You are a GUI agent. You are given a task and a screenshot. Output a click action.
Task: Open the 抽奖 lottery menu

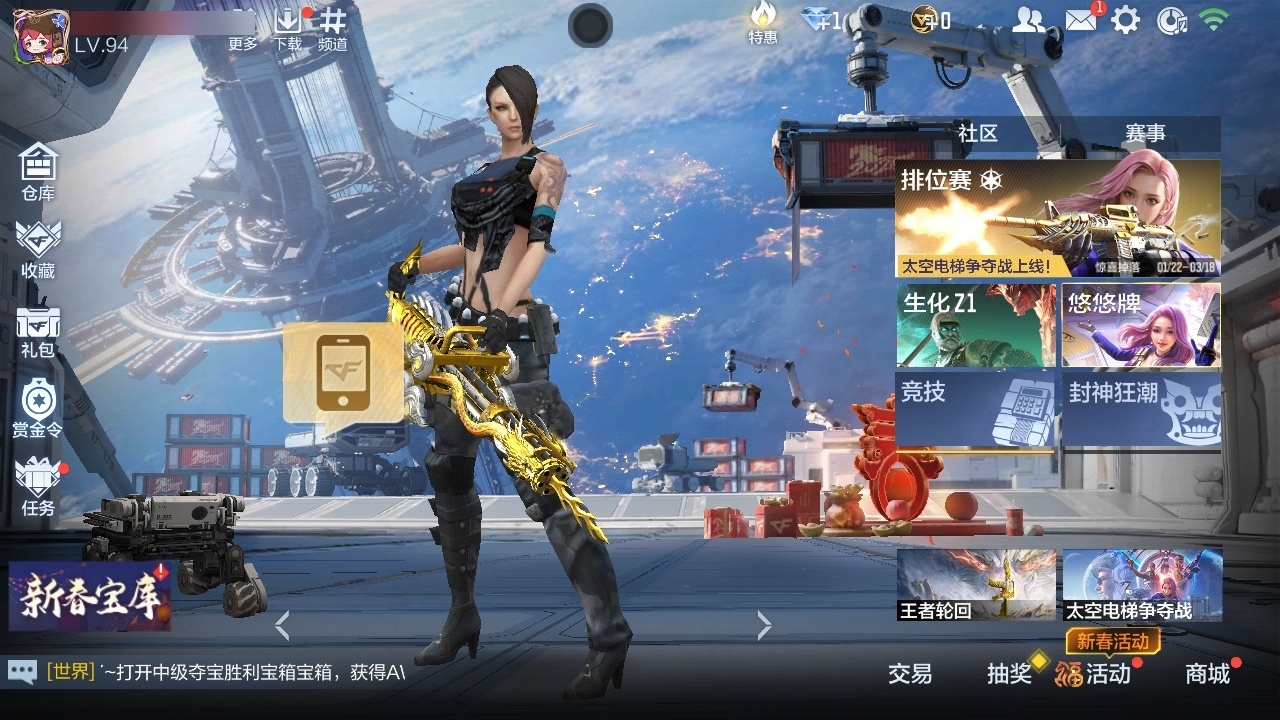1010,674
